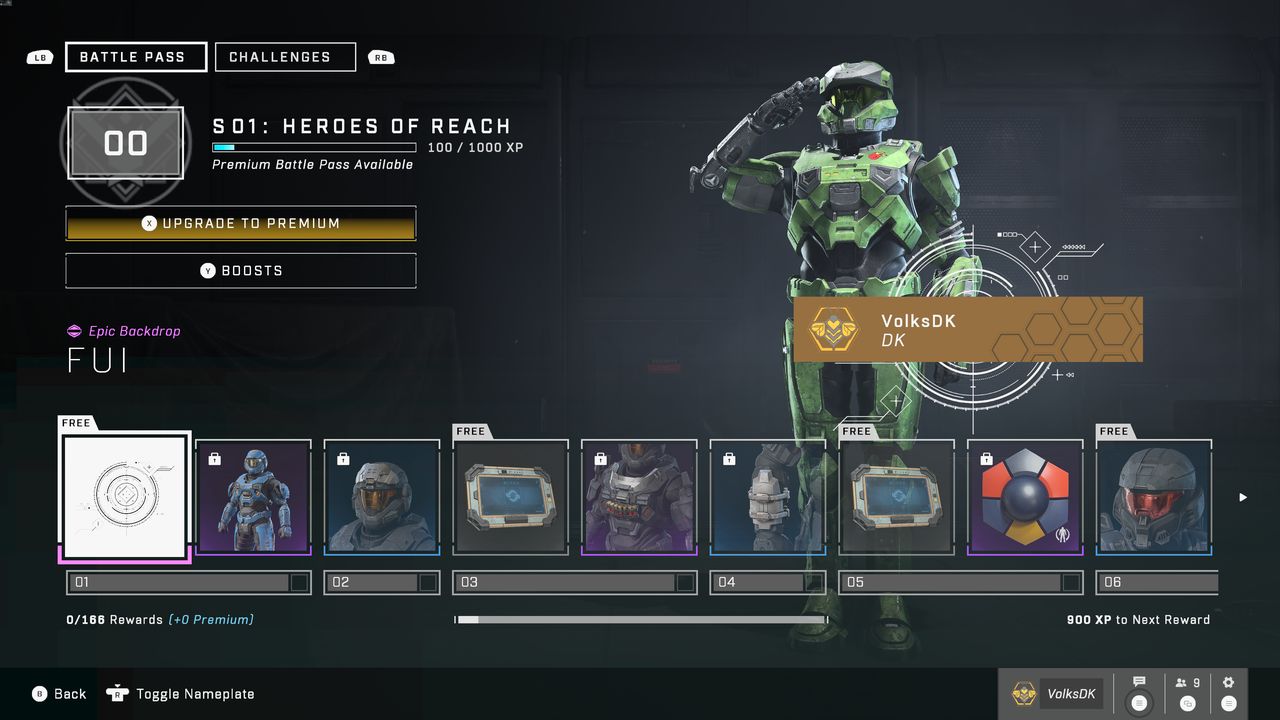Click the rewards progress scrollbar
Image resolution: width=1280 pixels, height=720 pixels.
(640, 620)
